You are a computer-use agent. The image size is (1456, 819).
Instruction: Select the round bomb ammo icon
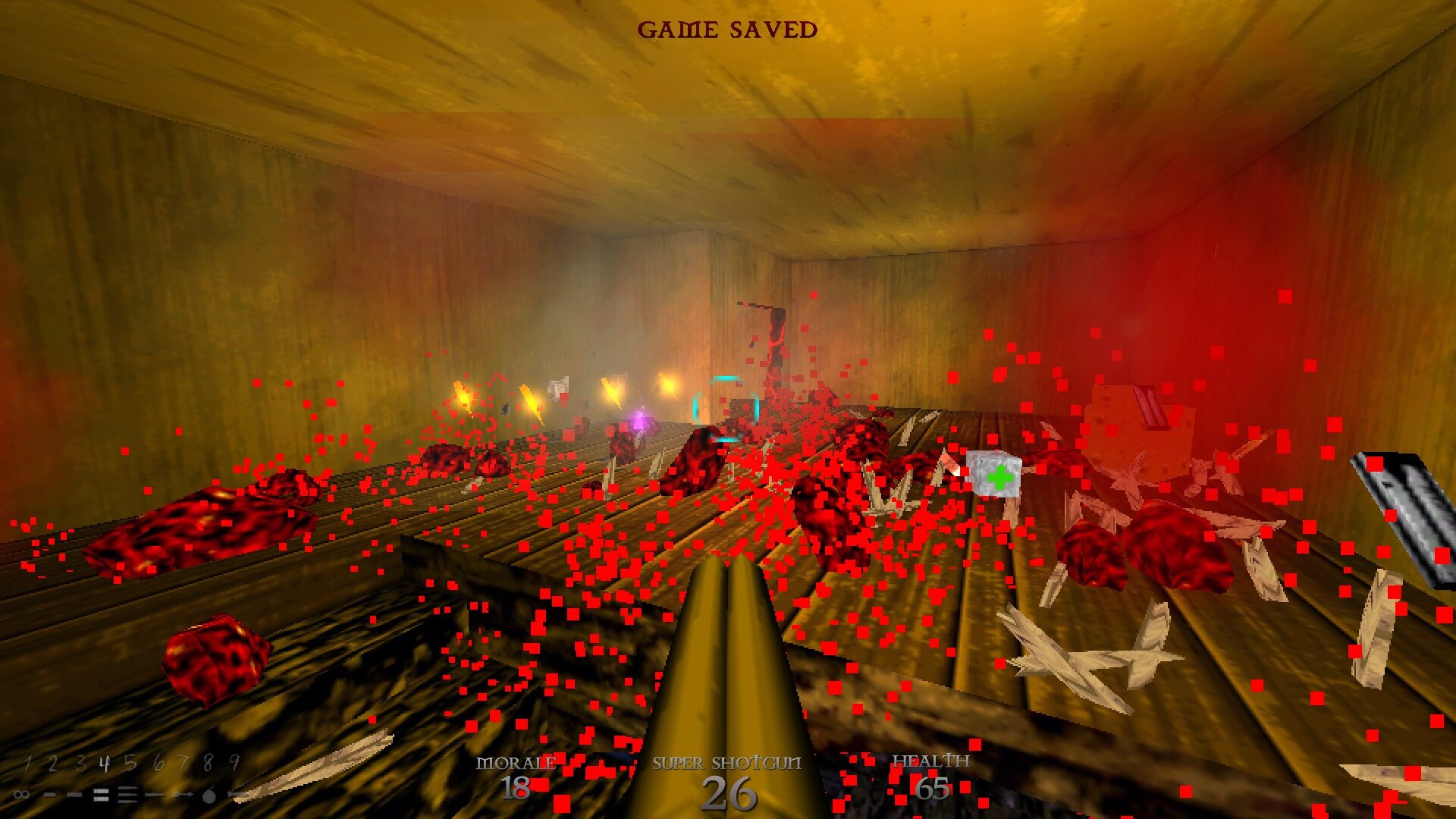(208, 794)
